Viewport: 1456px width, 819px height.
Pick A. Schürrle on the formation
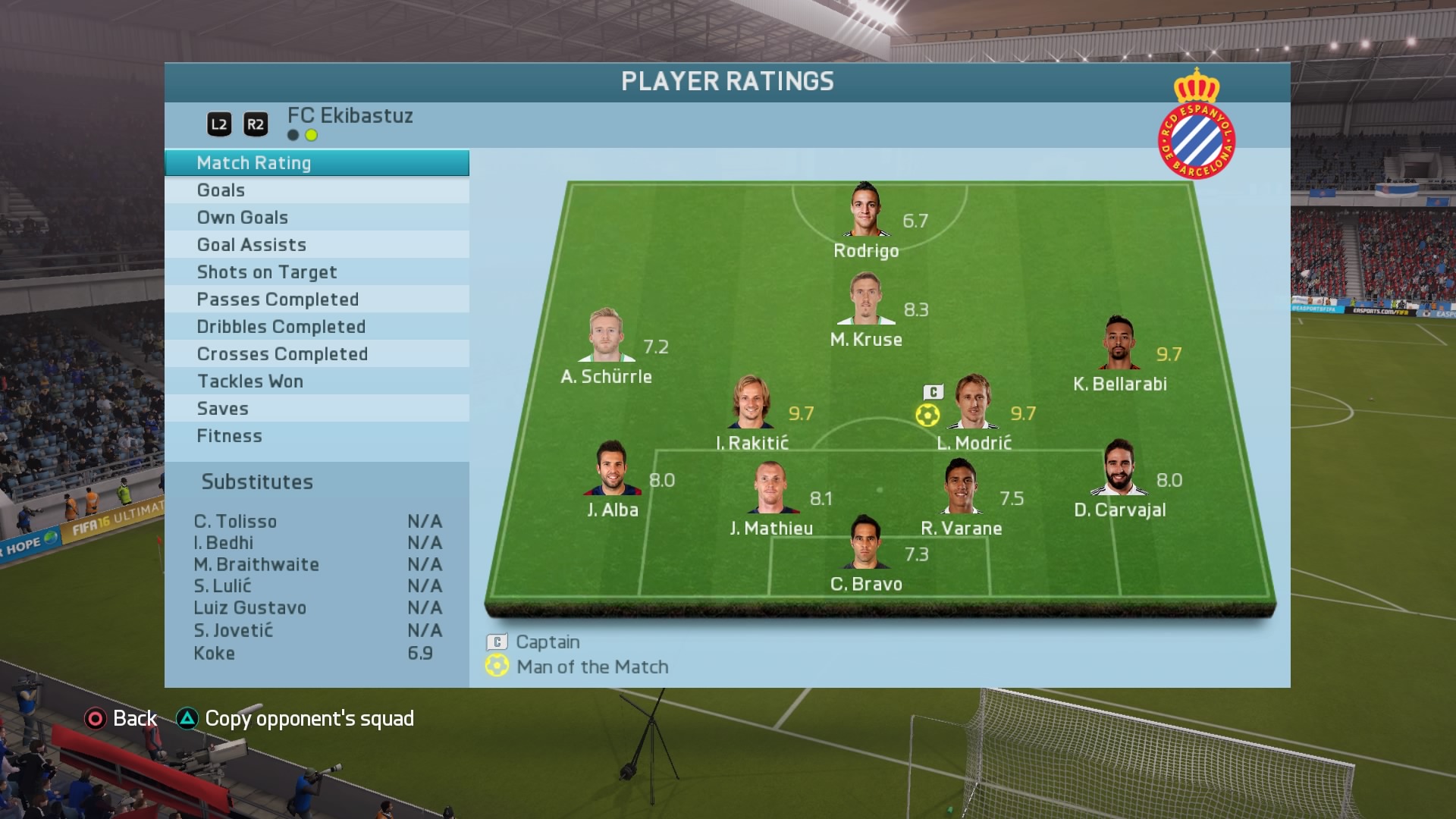[606, 336]
